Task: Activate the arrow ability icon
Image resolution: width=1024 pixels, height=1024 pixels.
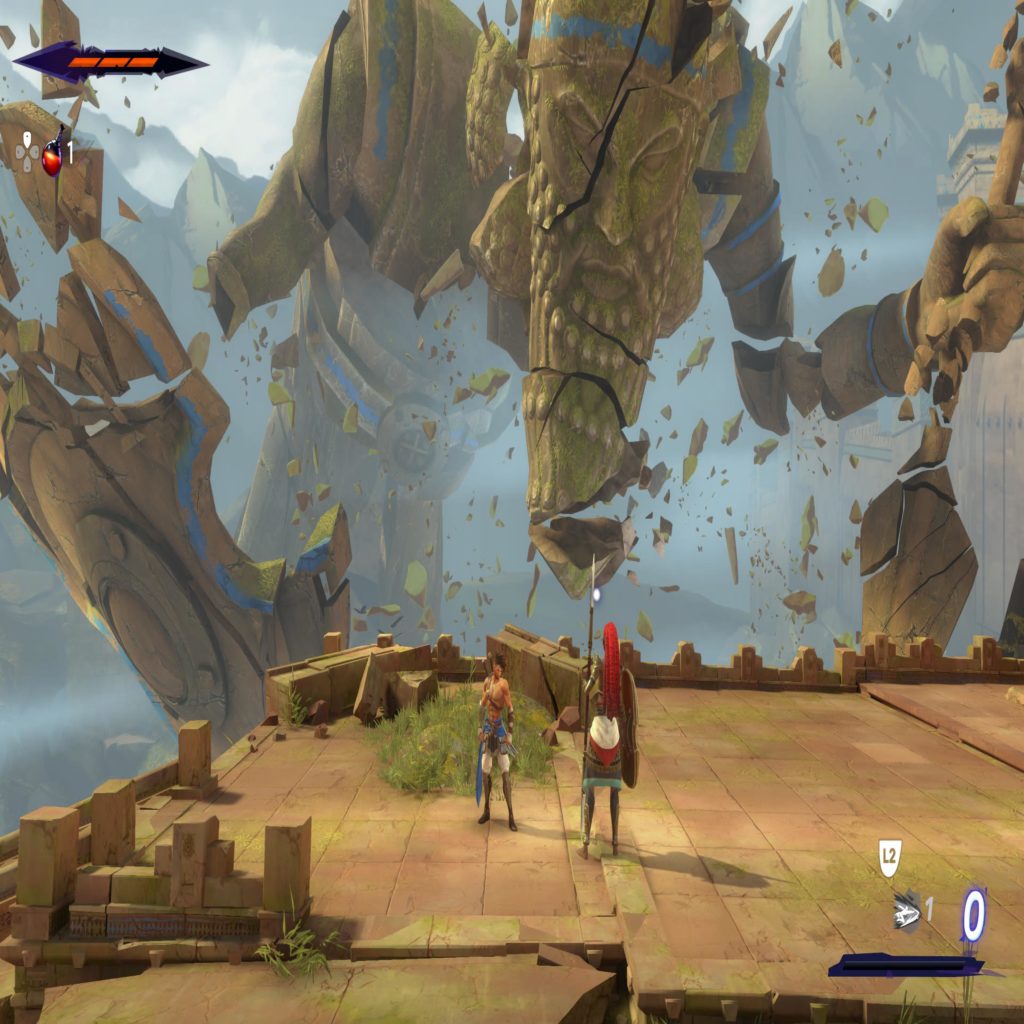Action: (x=907, y=911)
